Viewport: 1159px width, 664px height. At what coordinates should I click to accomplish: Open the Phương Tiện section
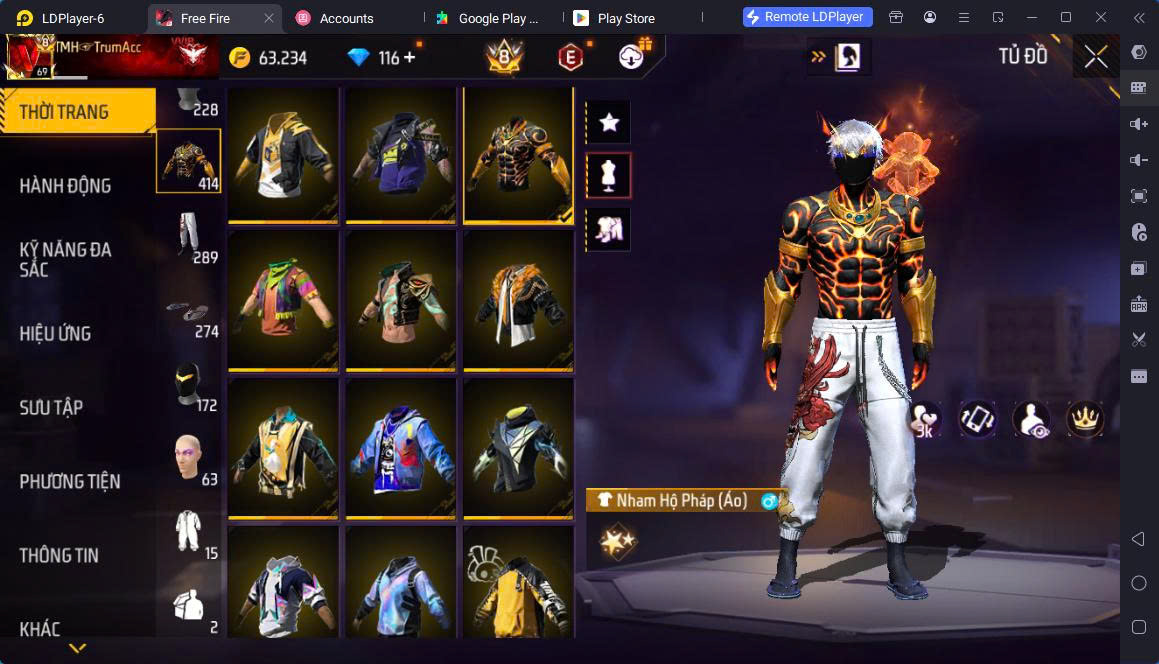[70, 481]
